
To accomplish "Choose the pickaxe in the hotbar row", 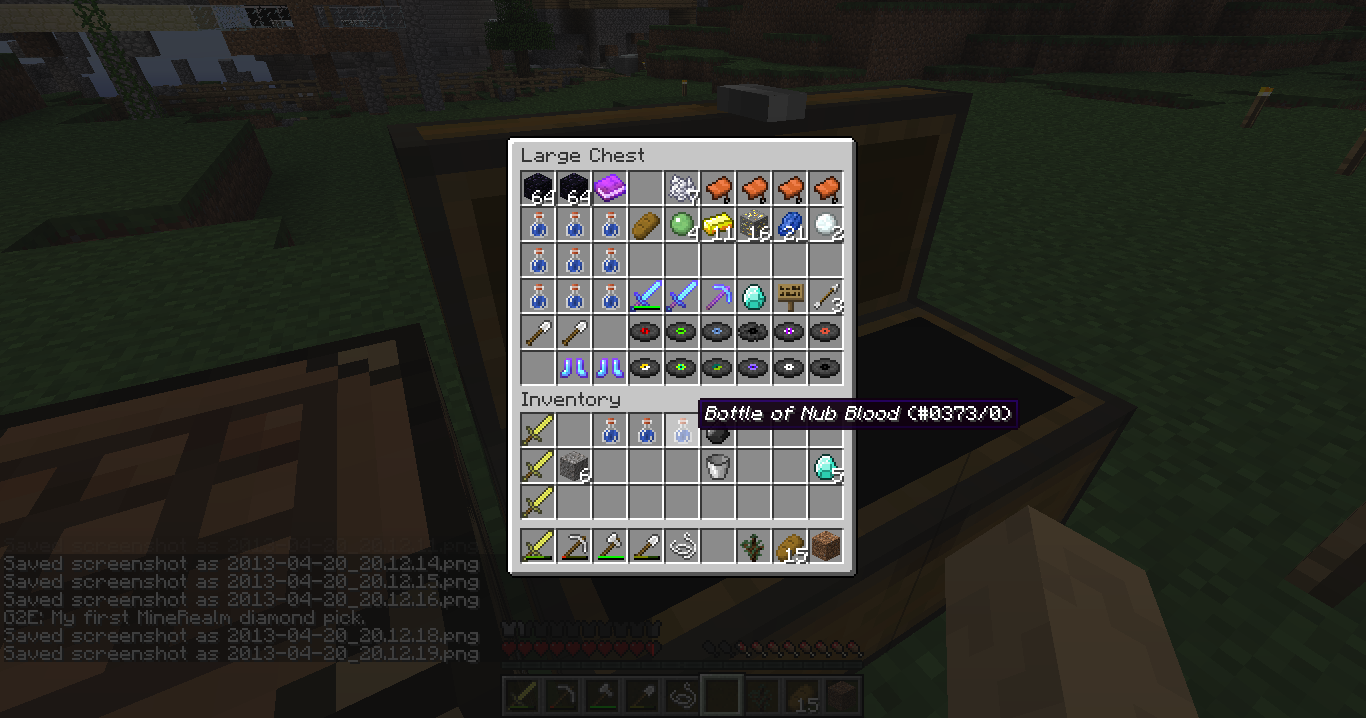I will coord(574,546).
